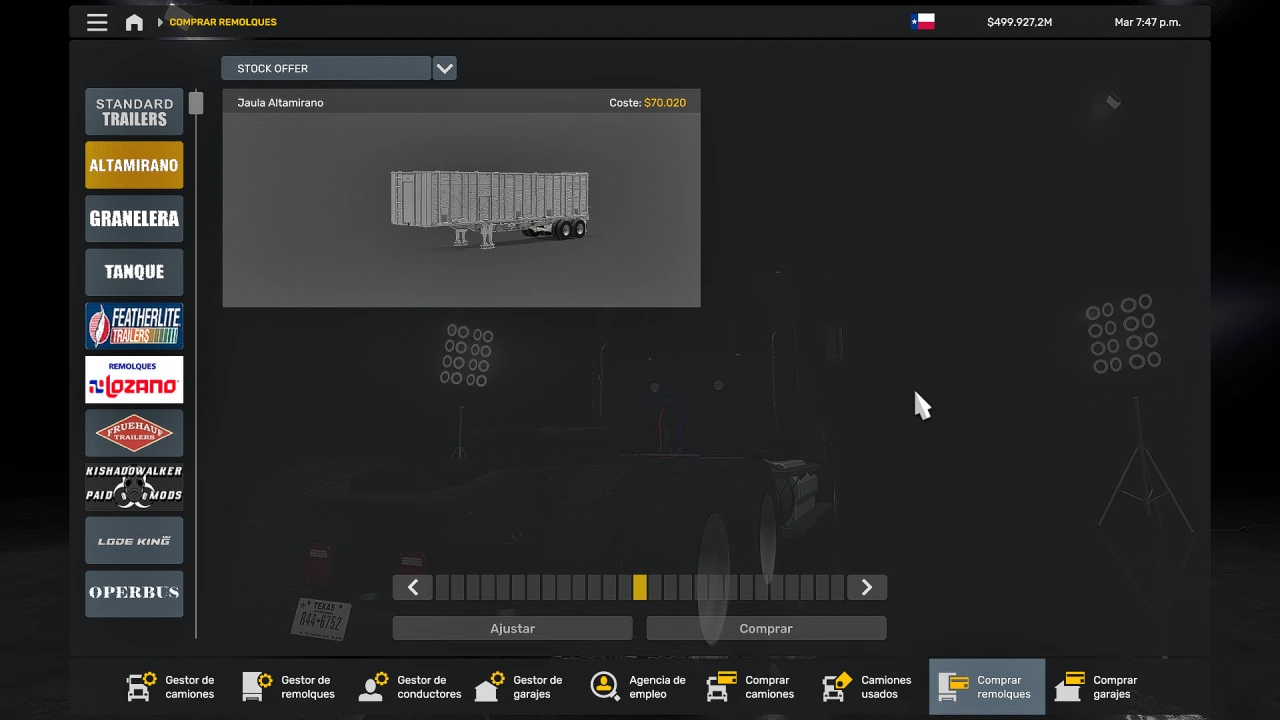Open the Gestor de remolques screen

288,687
